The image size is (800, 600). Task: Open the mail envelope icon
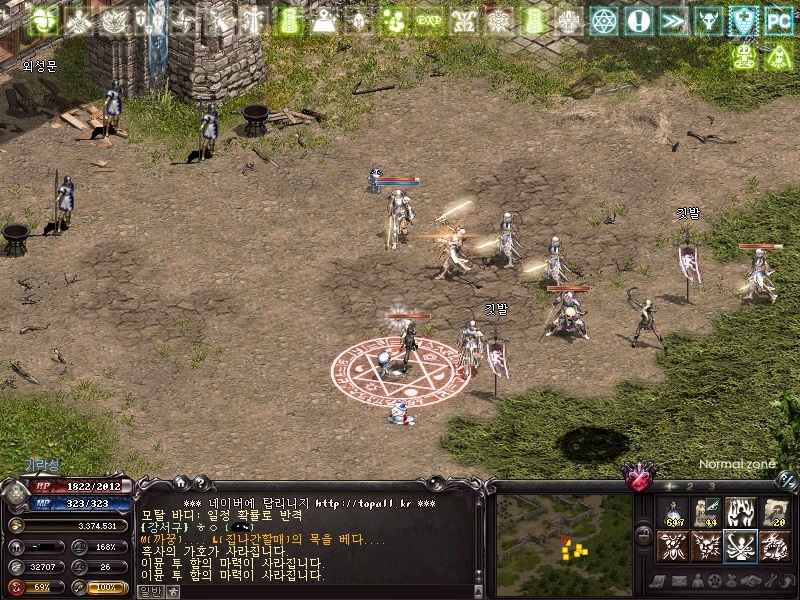(678, 581)
